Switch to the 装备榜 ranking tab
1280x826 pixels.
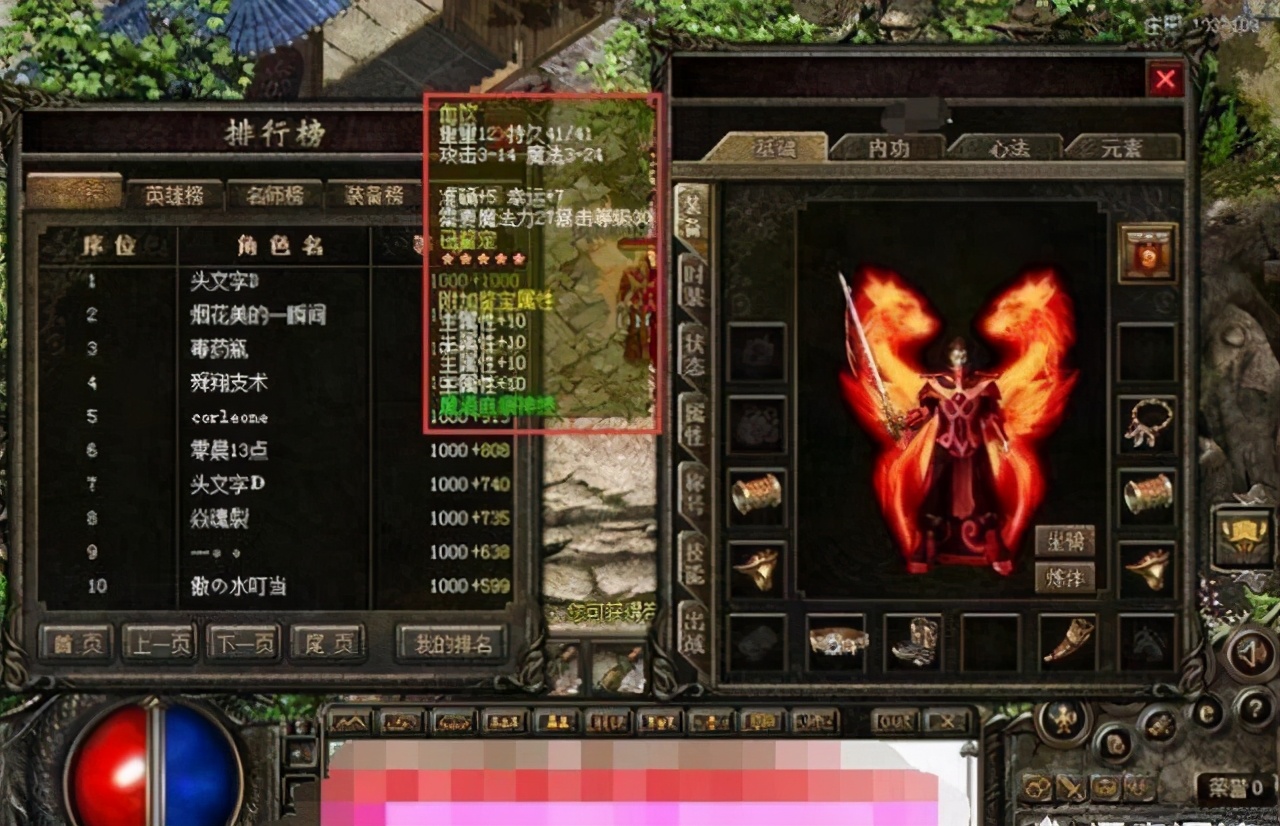pyautogui.click(x=377, y=196)
